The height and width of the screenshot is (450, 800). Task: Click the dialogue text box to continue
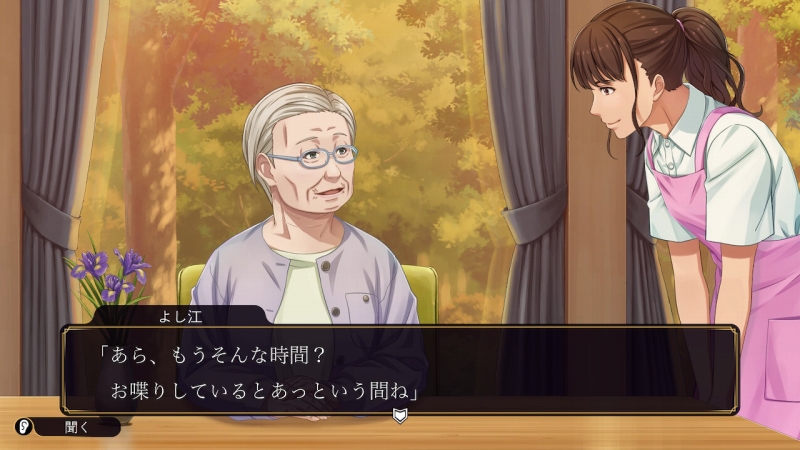coord(400,369)
